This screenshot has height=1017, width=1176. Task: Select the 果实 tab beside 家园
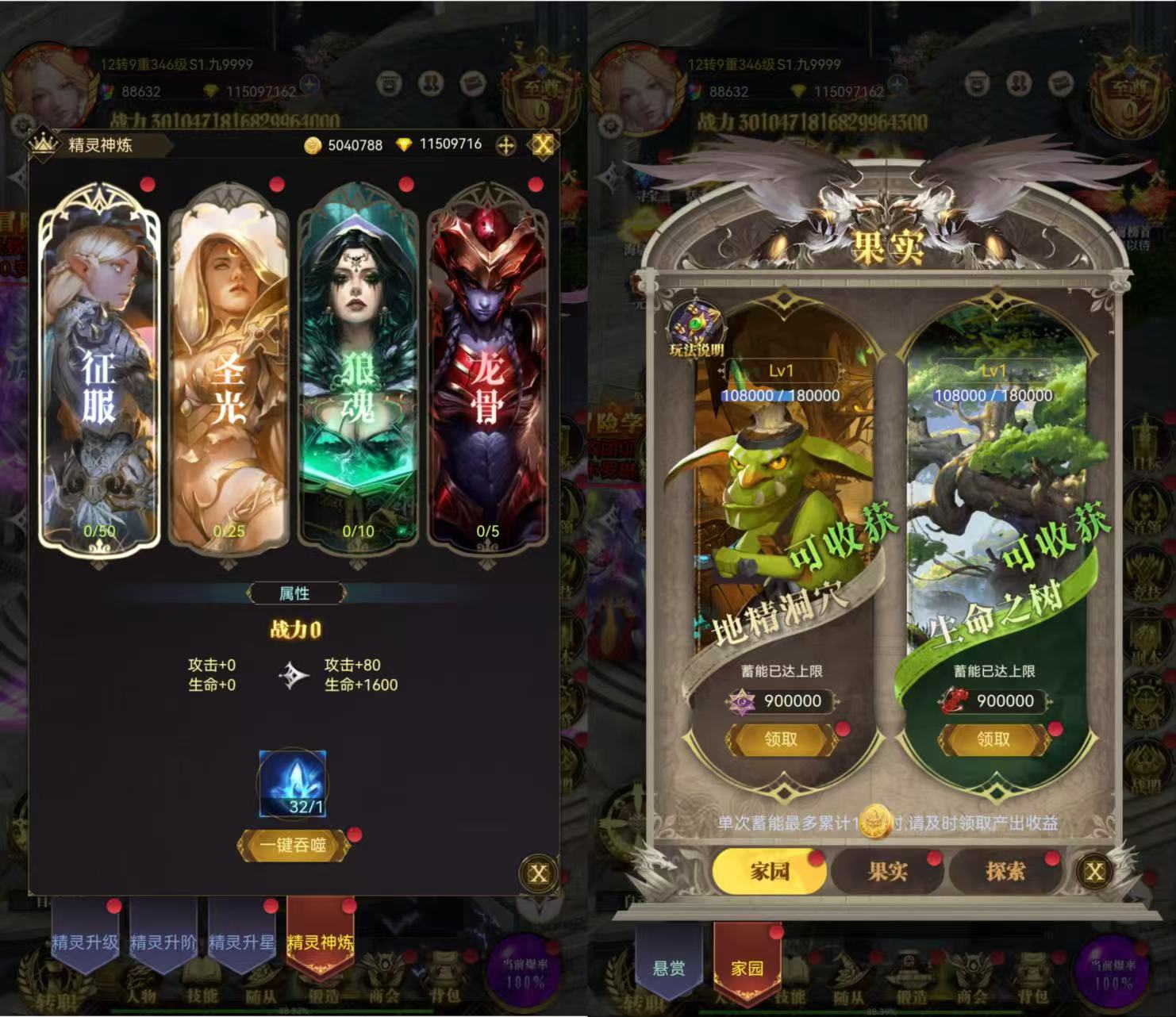[887, 871]
